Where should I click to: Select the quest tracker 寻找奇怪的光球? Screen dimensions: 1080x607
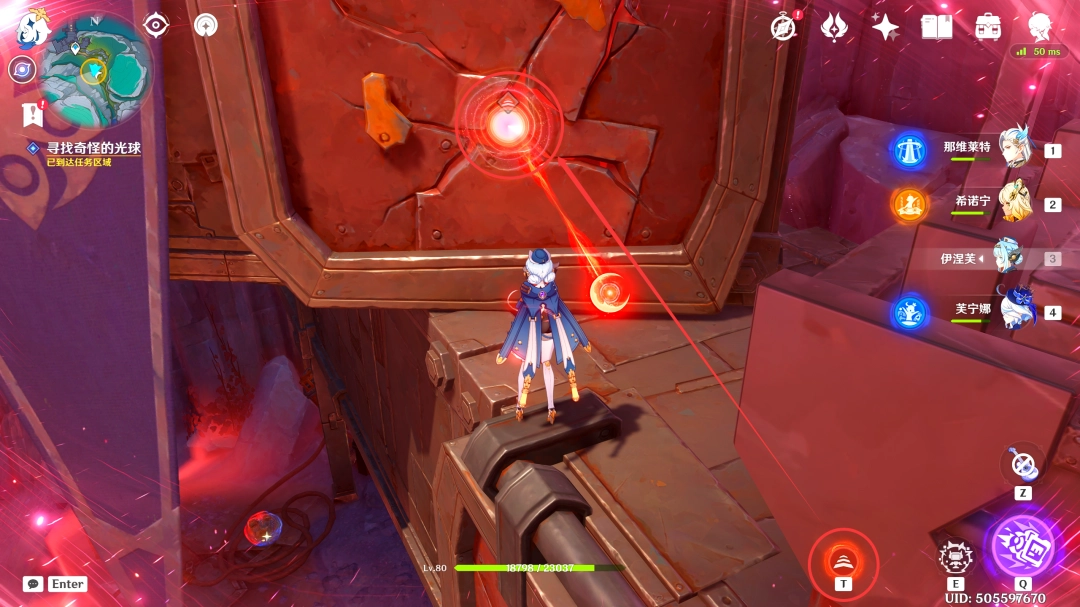coord(92,148)
